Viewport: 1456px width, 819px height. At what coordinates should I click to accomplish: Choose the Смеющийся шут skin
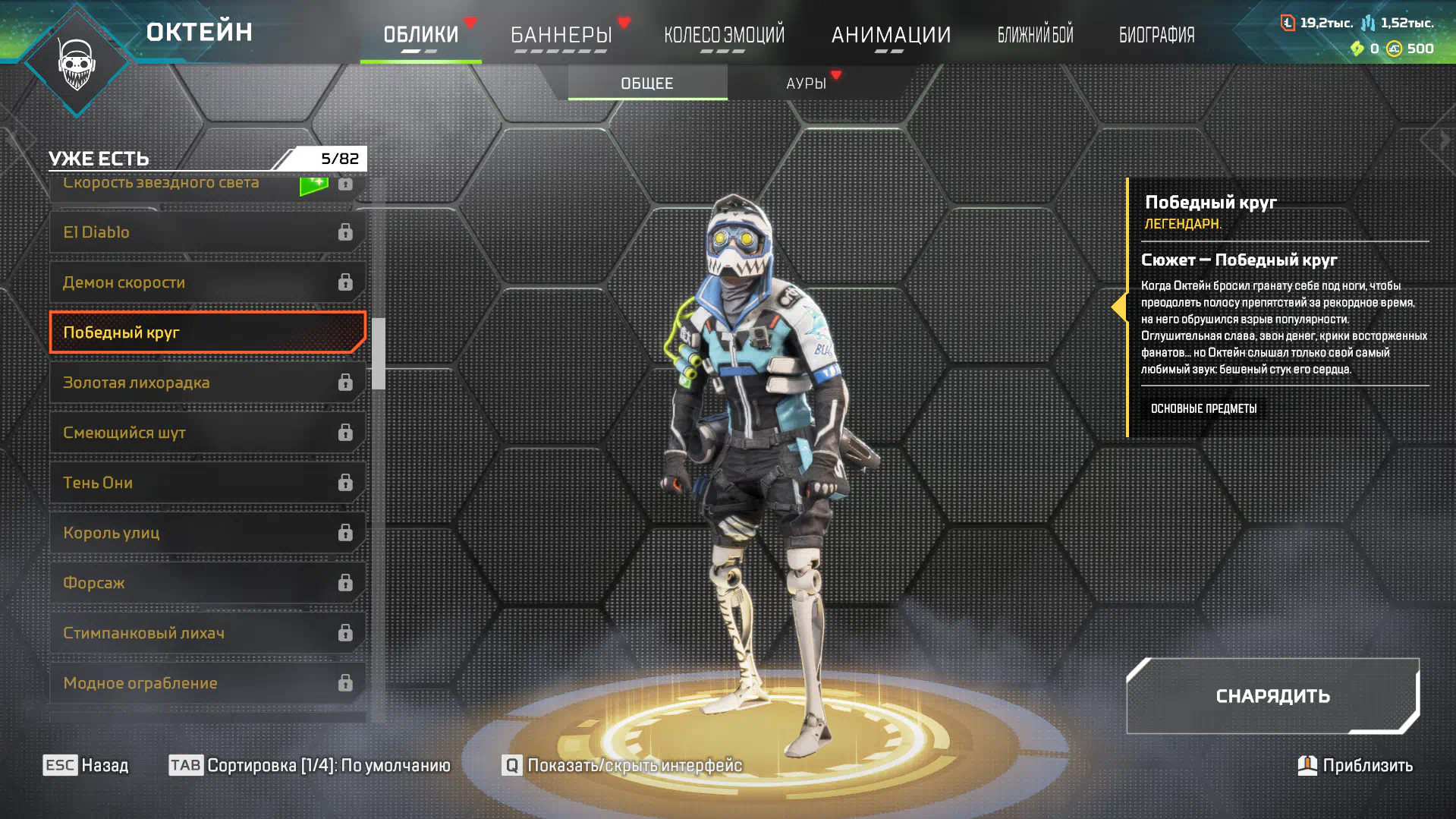[206, 433]
